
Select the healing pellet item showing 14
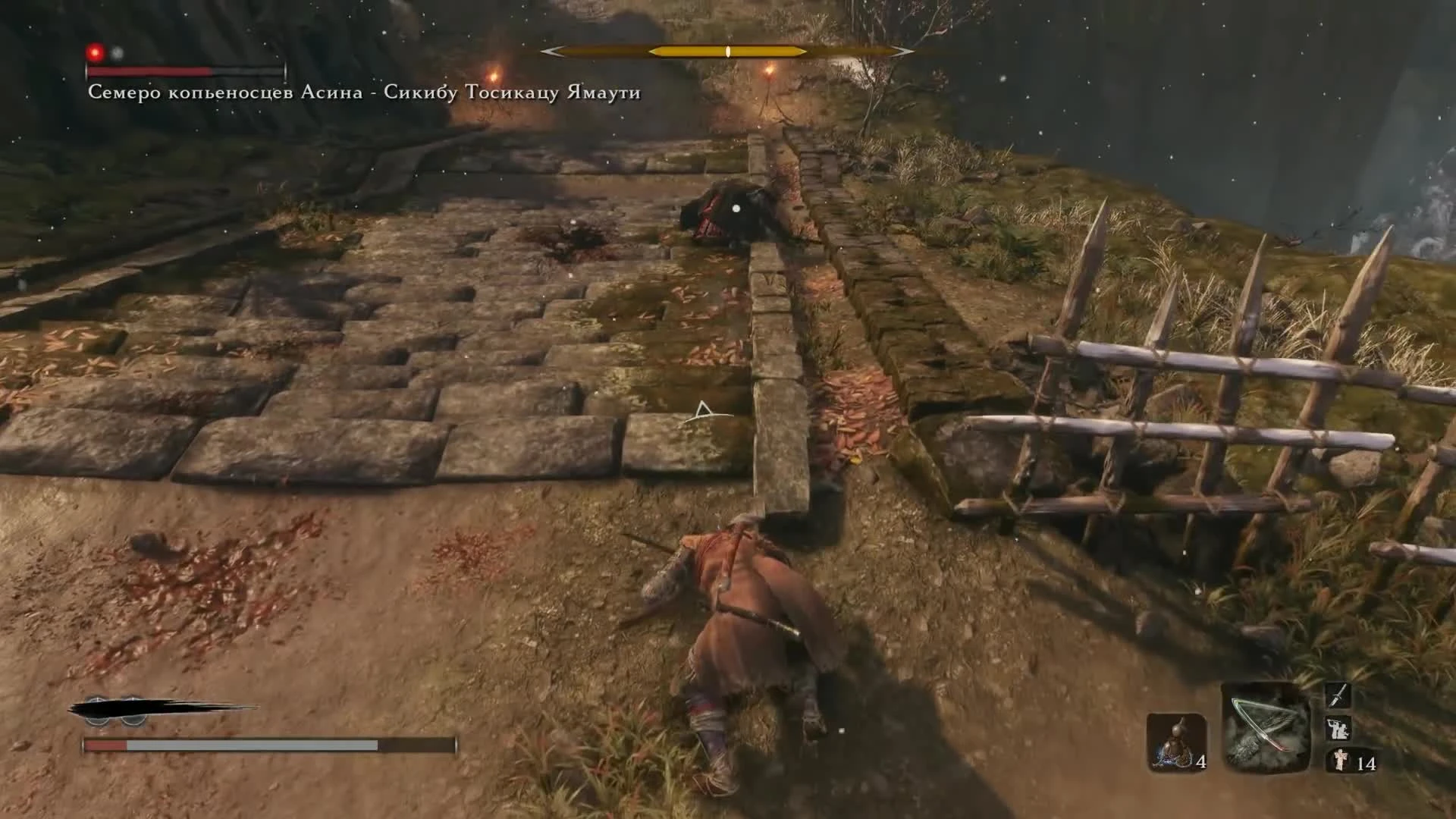pyautogui.click(x=1341, y=762)
